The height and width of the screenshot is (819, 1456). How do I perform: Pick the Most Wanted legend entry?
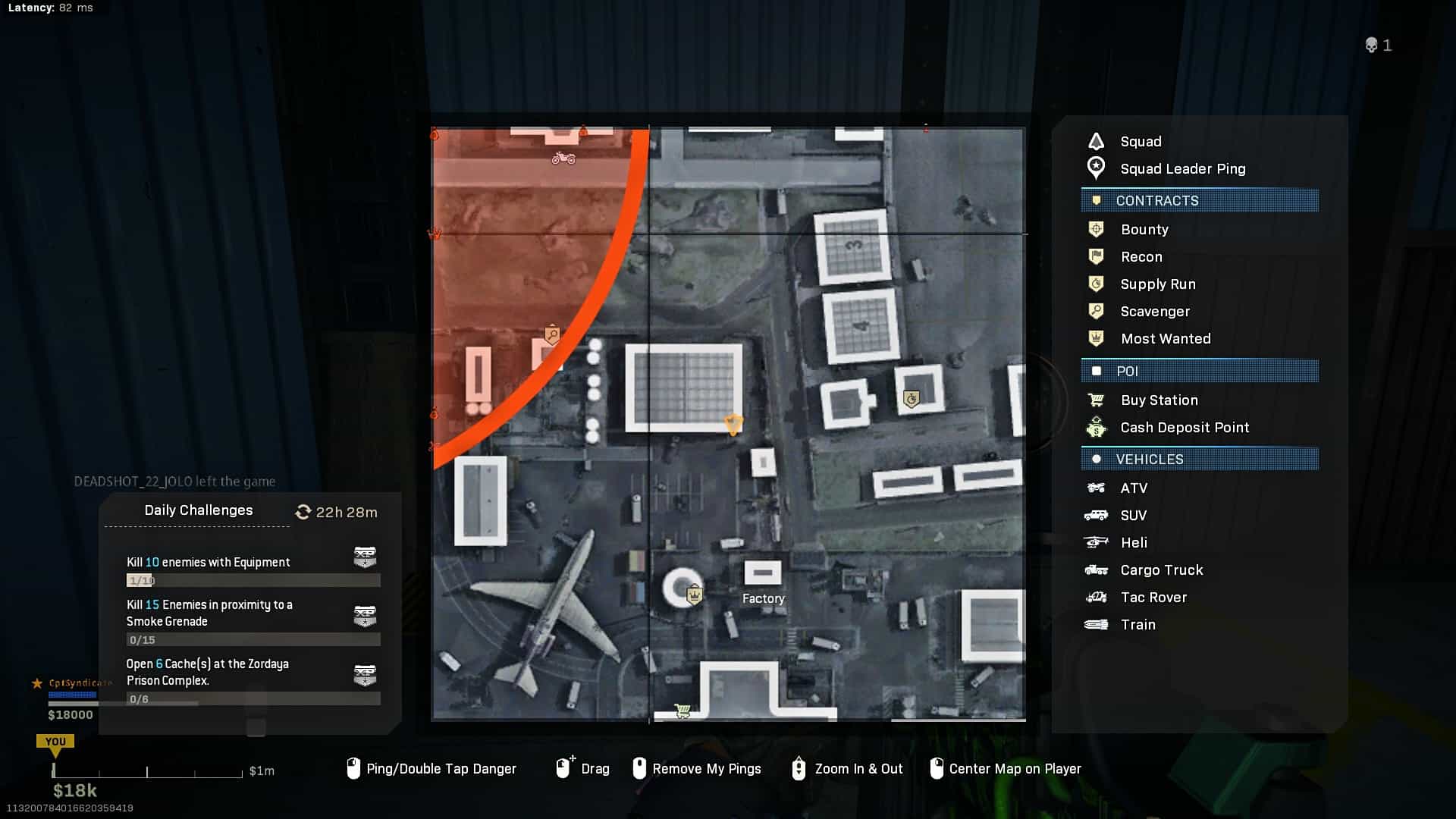pos(1165,339)
